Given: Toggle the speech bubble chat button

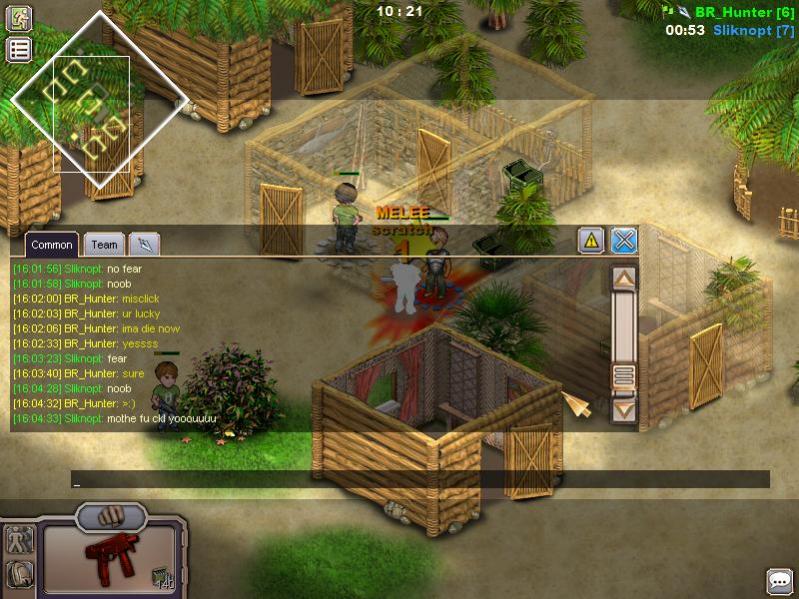Looking at the screenshot, I should pyautogui.click(x=779, y=581).
